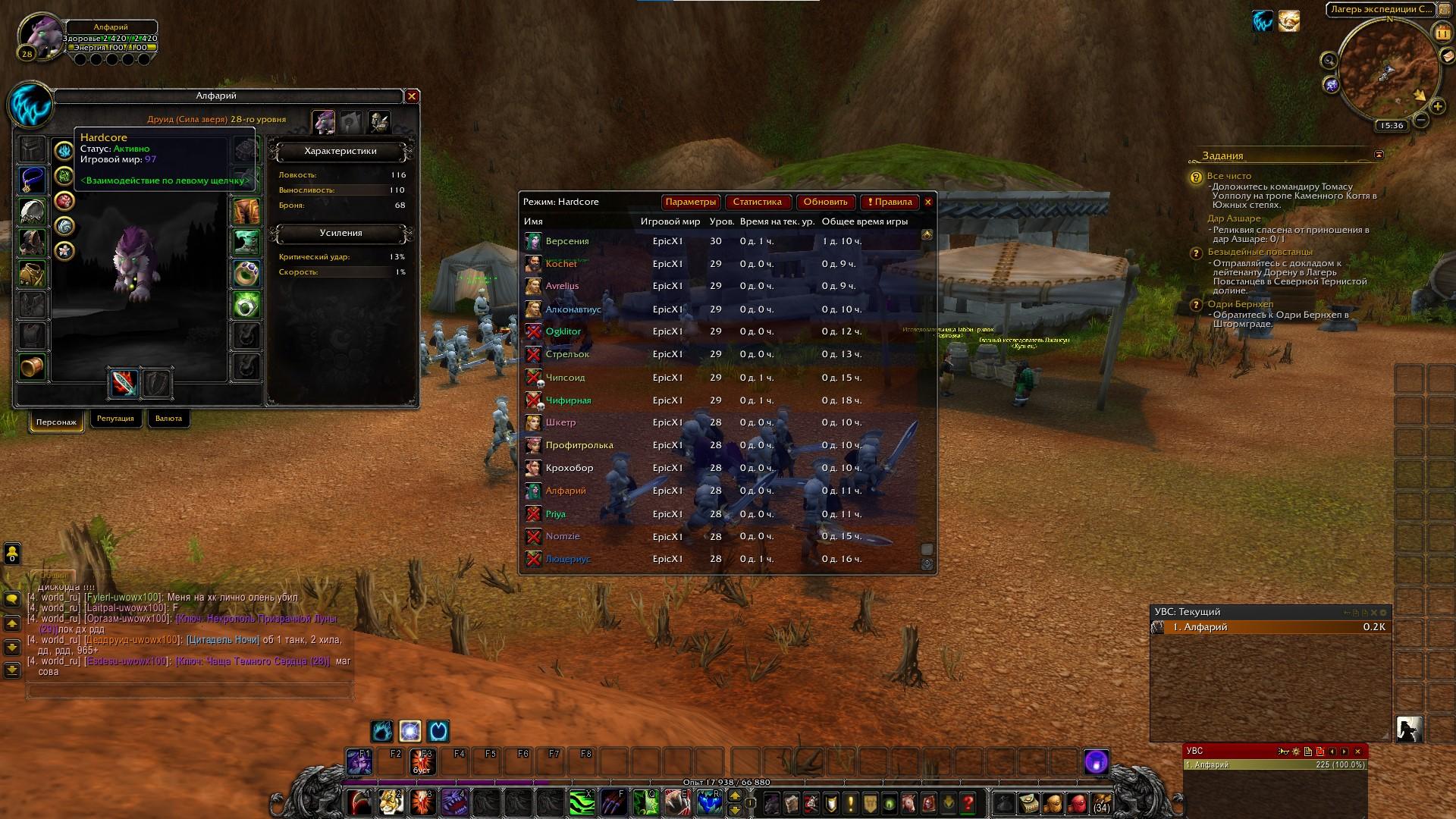Refresh the list with the Обновить button

825,202
